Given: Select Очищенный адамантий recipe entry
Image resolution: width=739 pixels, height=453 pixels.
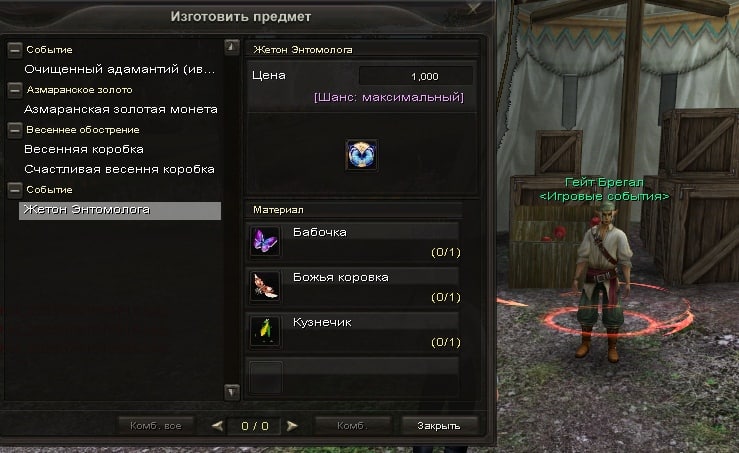Looking at the screenshot, I should tap(121, 69).
